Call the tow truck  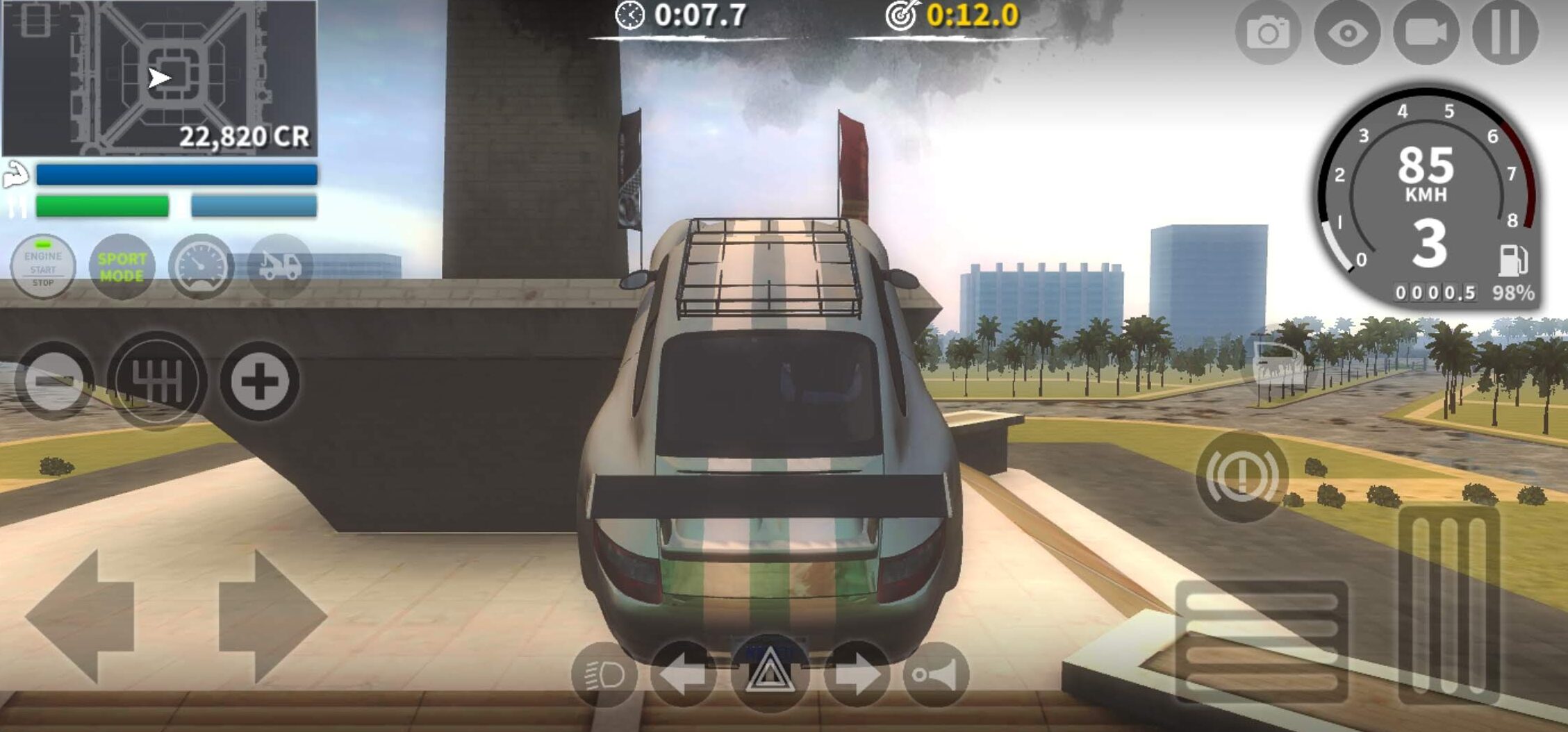(x=280, y=267)
